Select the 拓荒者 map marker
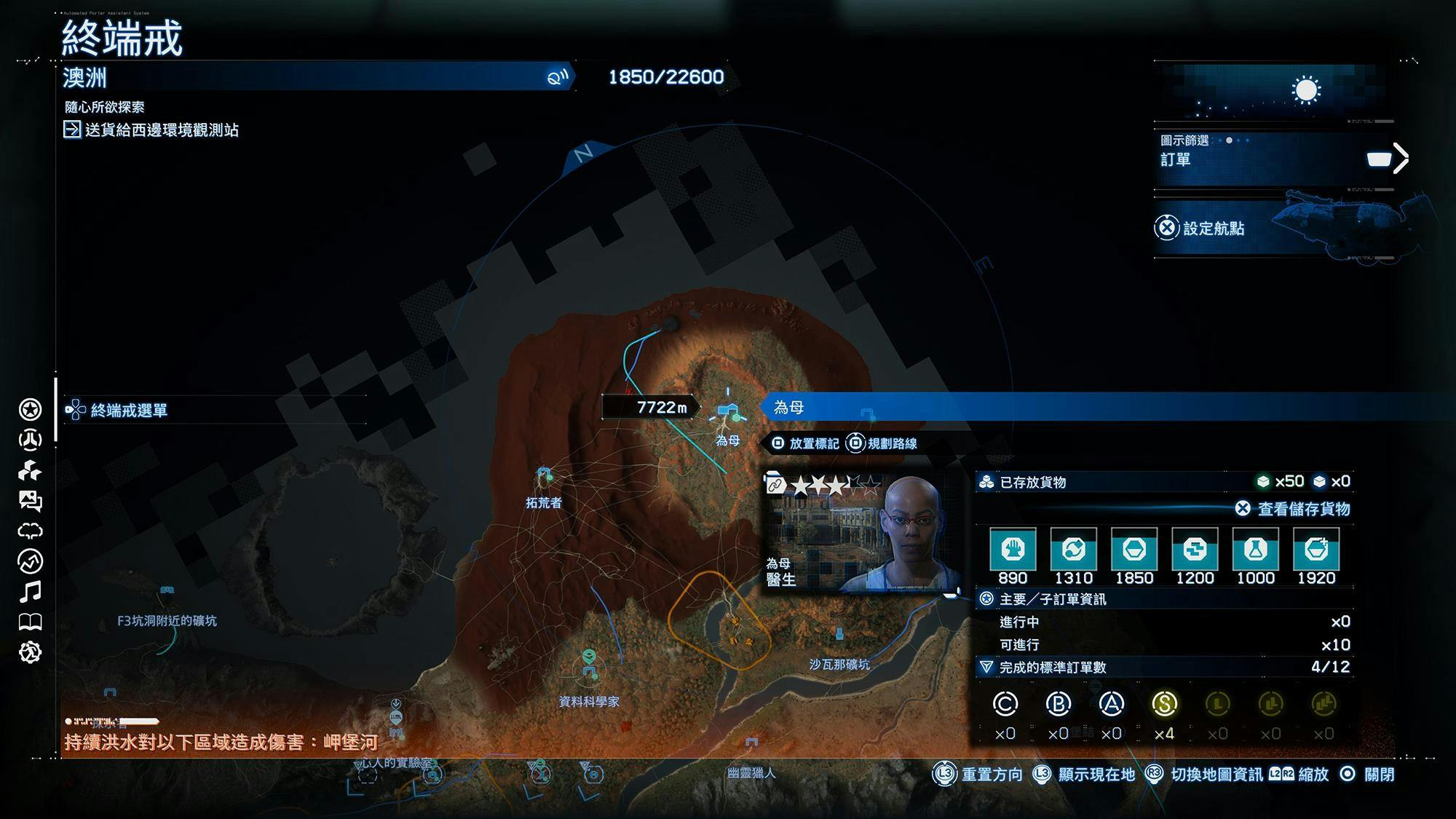1456x819 pixels. (544, 475)
